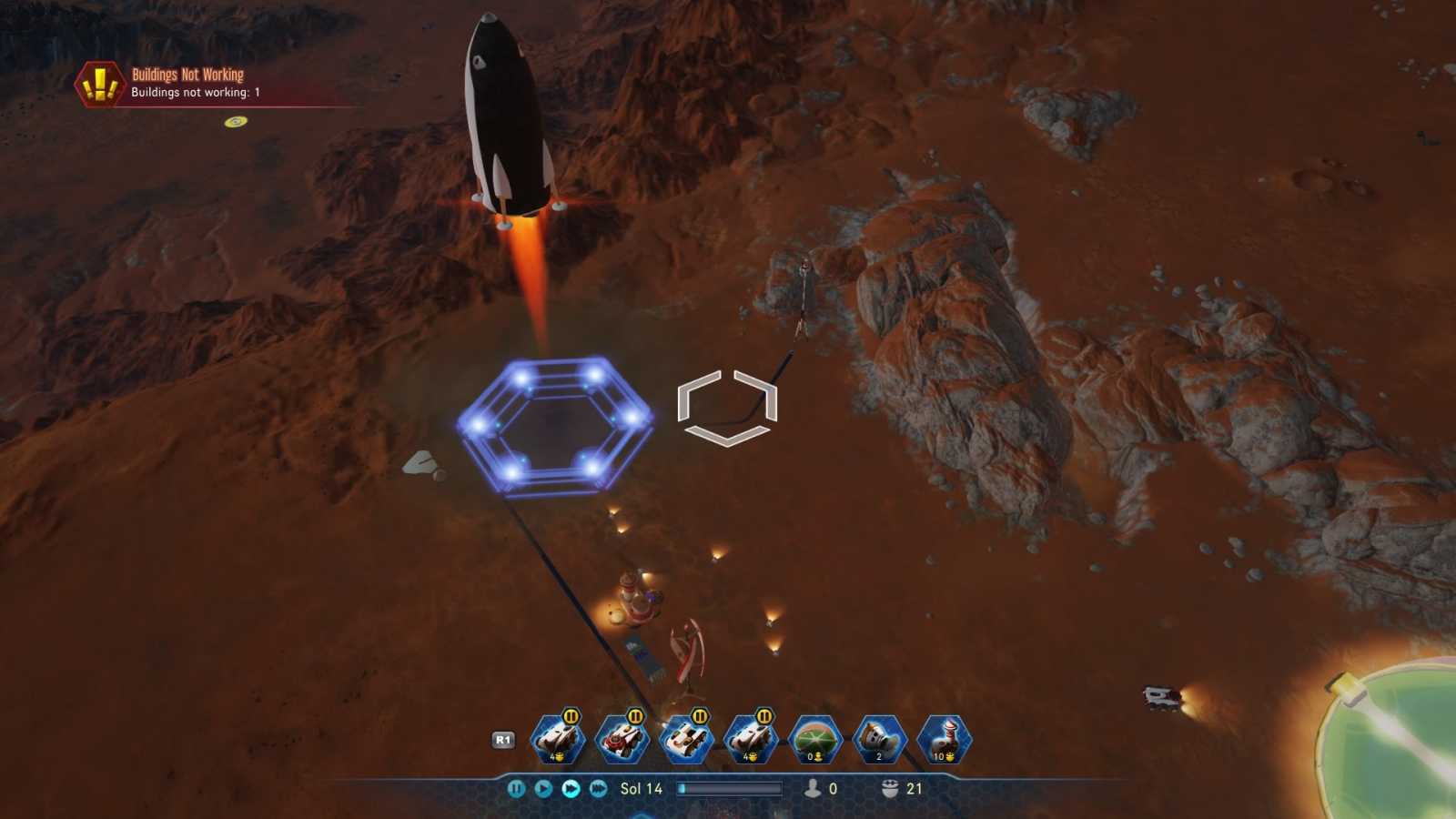Select the fourth paused rover icon
This screenshot has width=1456, height=819.
pos(753,739)
